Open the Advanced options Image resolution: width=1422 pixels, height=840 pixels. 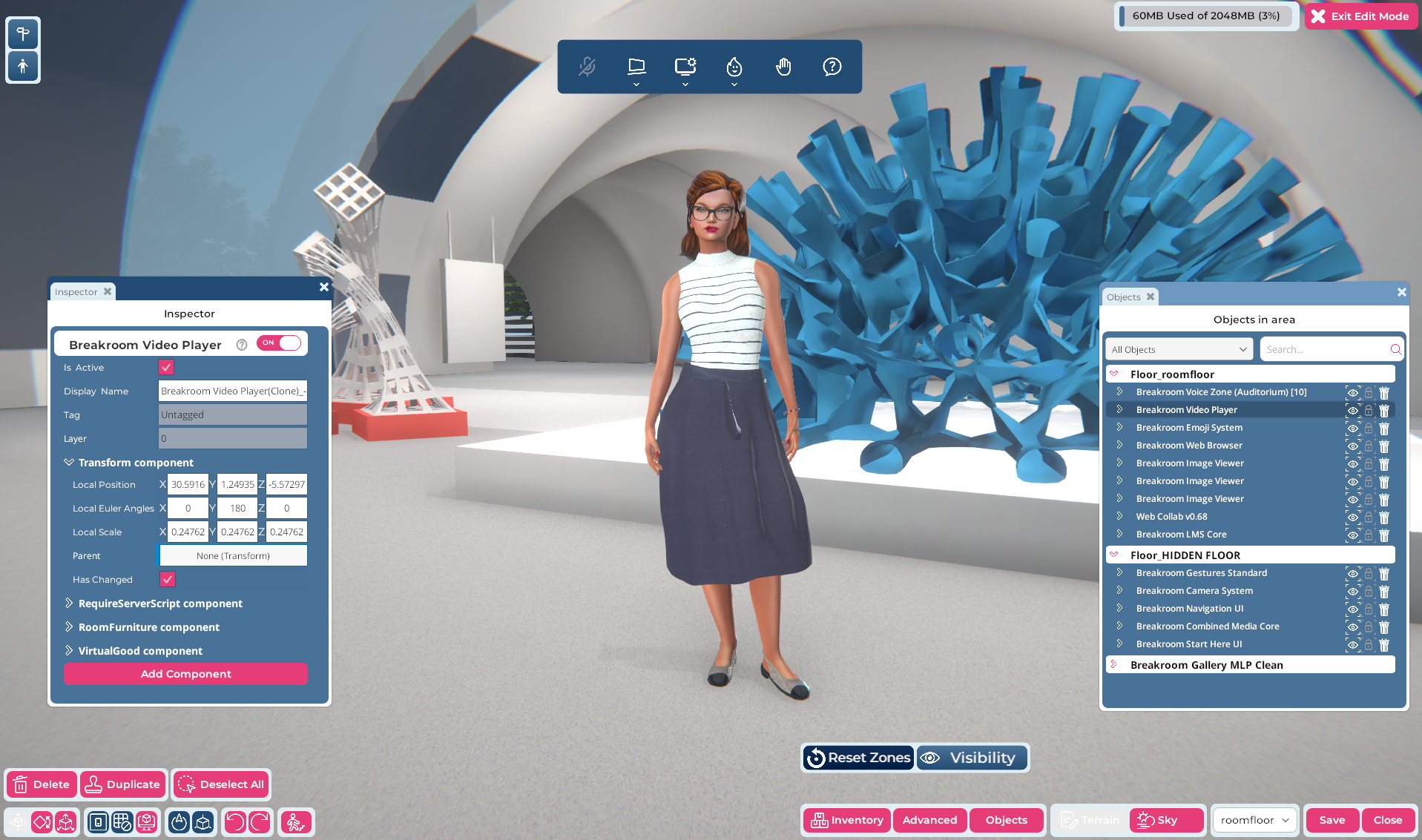(929, 820)
